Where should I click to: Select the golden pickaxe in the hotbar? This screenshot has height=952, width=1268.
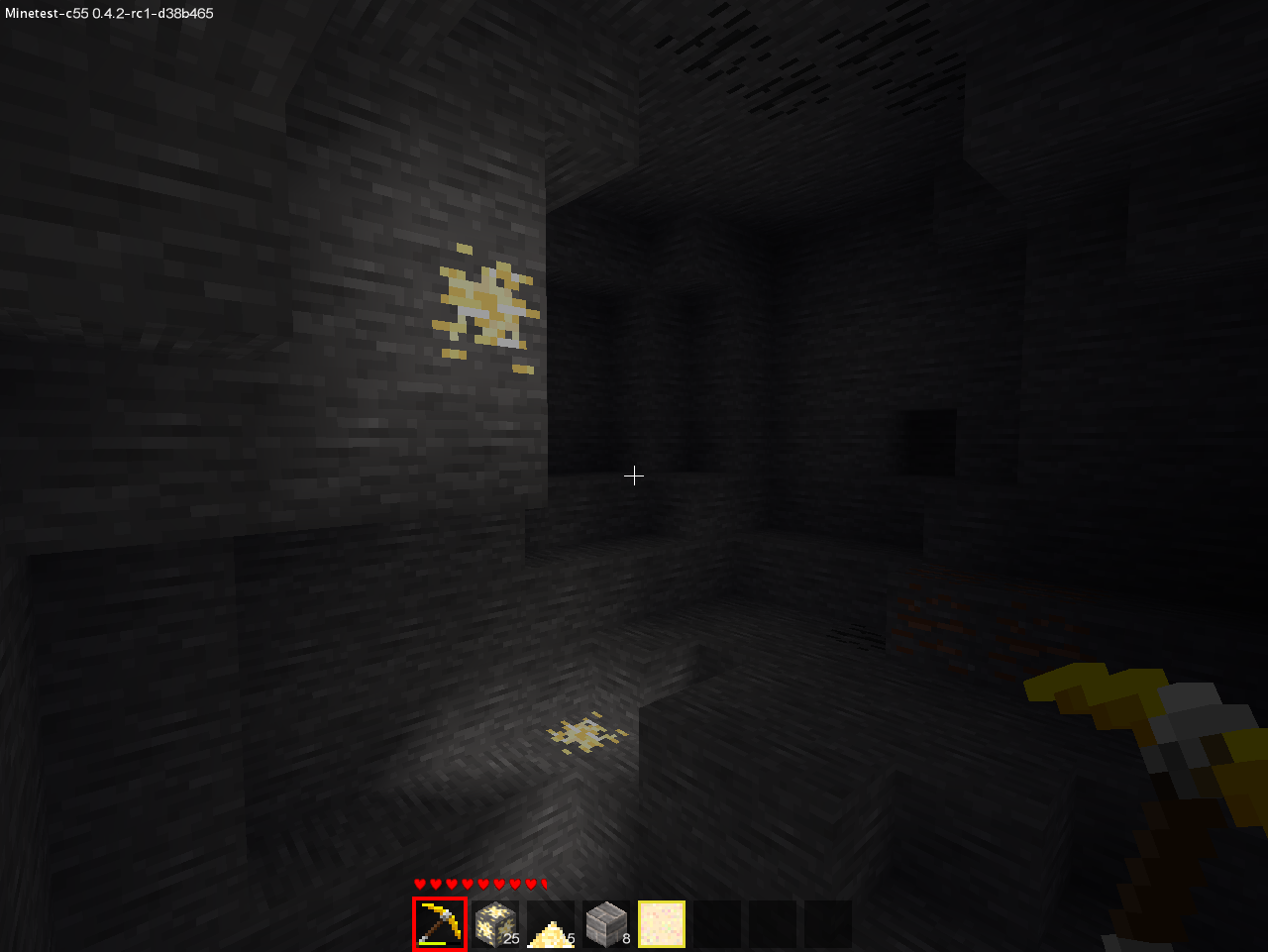tap(437, 923)
